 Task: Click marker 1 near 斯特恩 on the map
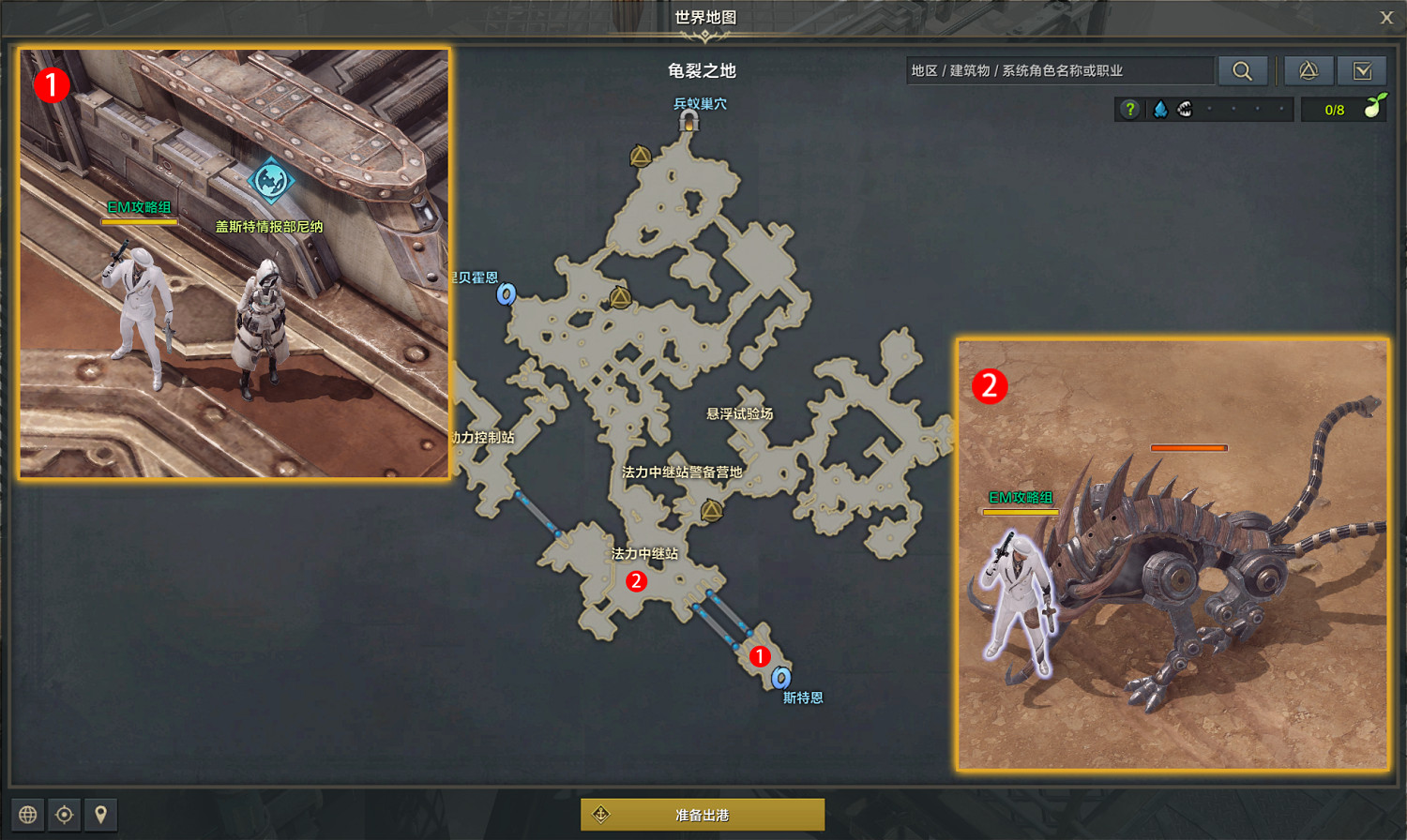(760, 657)
